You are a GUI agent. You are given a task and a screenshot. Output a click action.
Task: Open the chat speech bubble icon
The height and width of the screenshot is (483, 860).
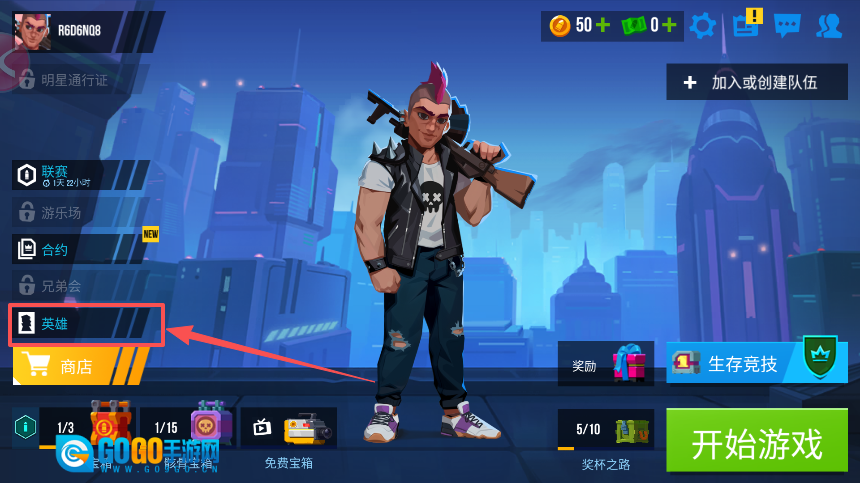pyautogui.click(x=787, y=25)
